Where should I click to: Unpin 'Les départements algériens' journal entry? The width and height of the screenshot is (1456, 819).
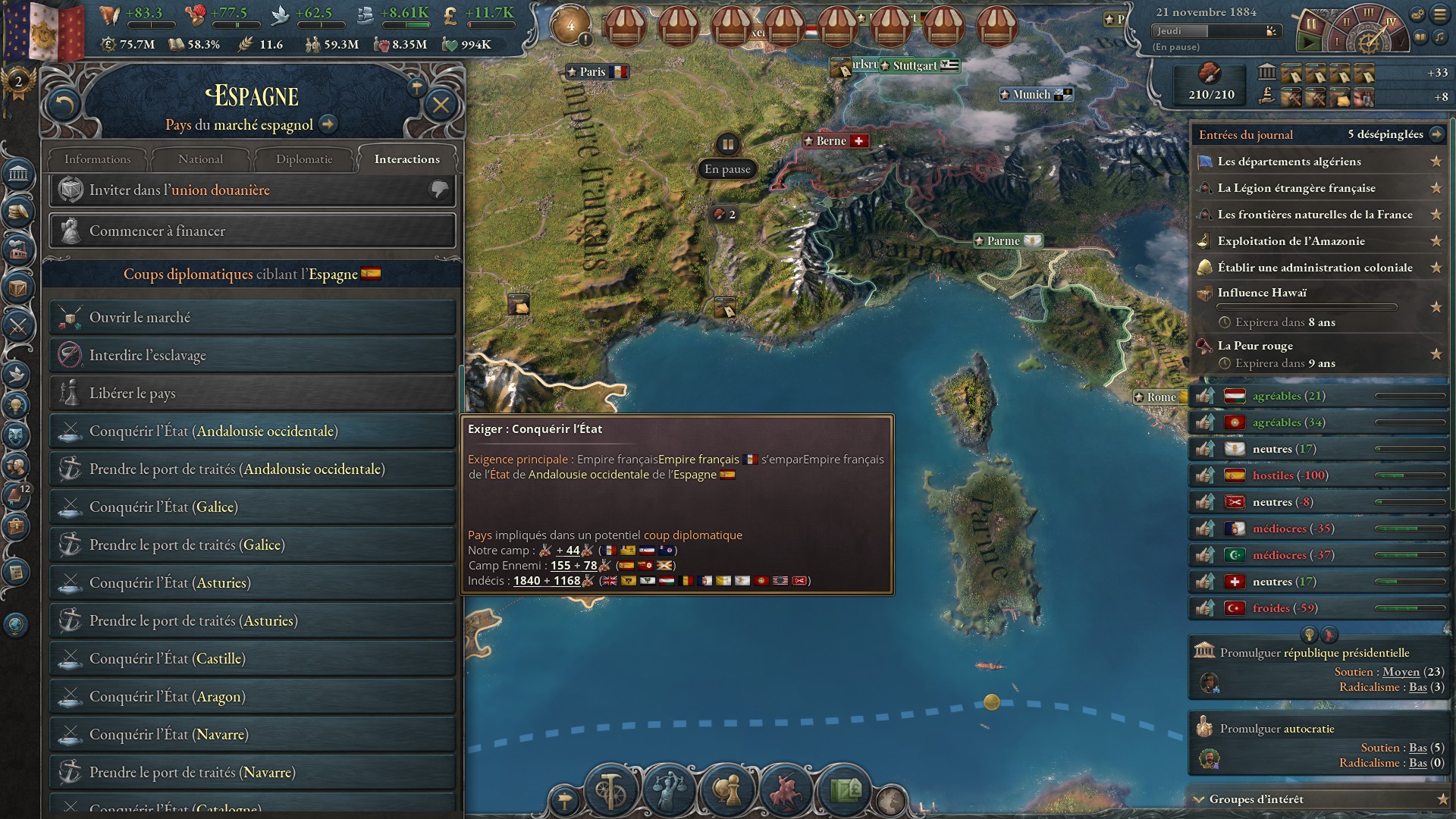1436,162
